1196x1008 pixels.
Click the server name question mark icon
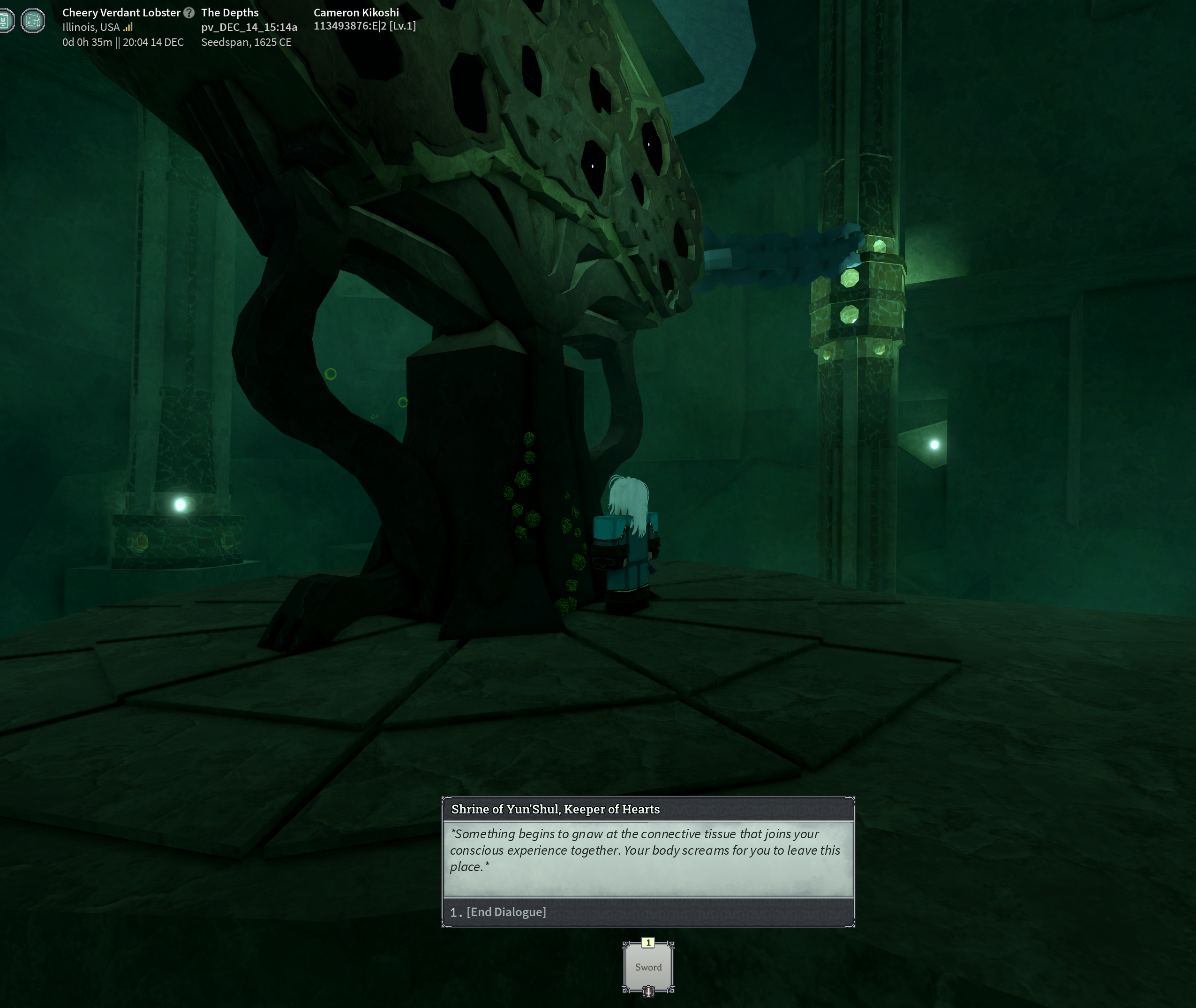(189, 13)
